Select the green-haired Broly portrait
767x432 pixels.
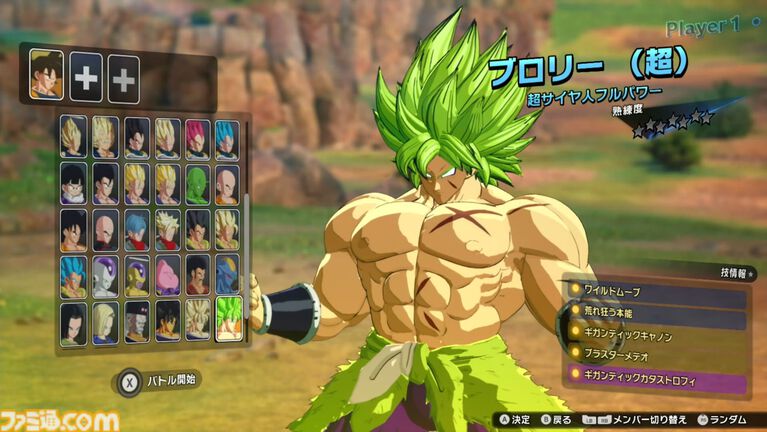click(228, 320)
